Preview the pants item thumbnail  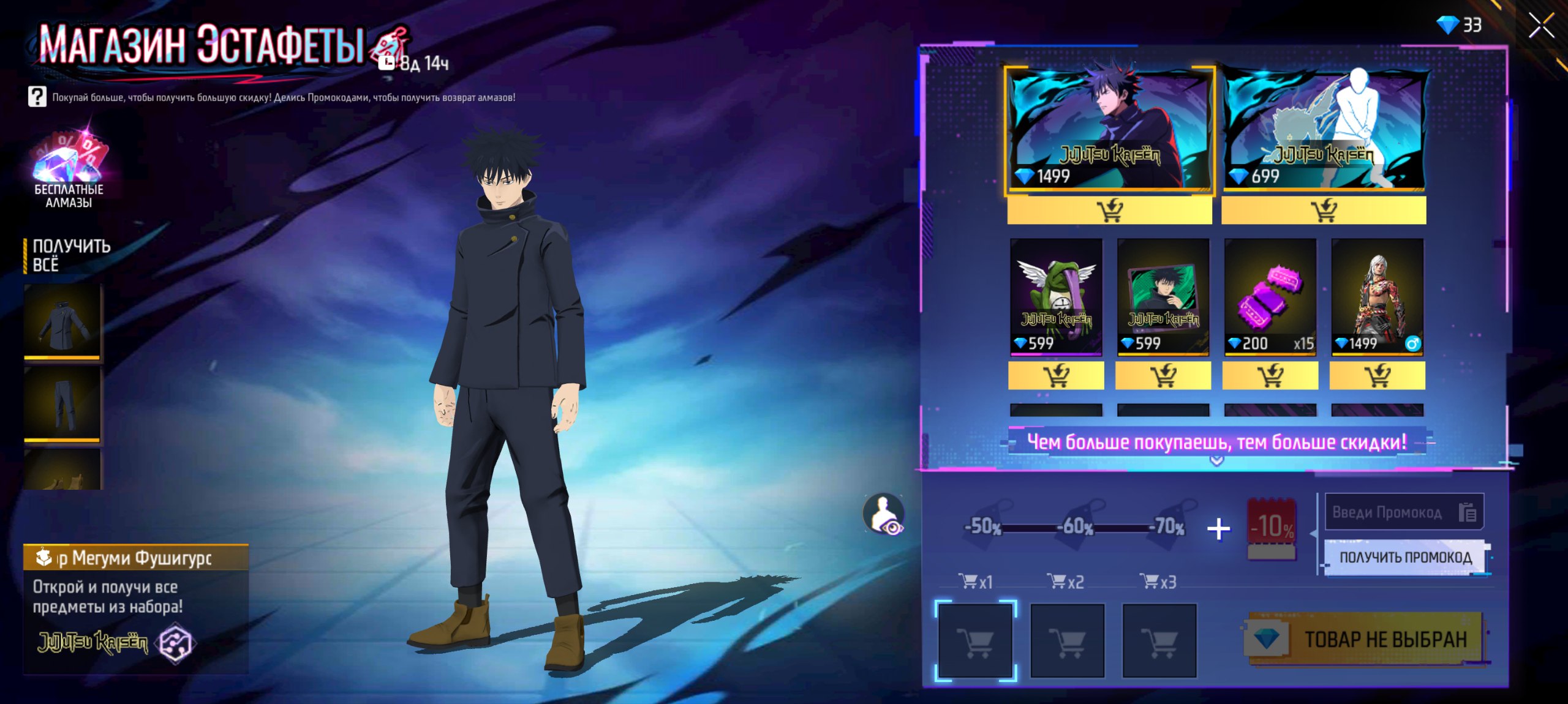click(x=62, y=403)
